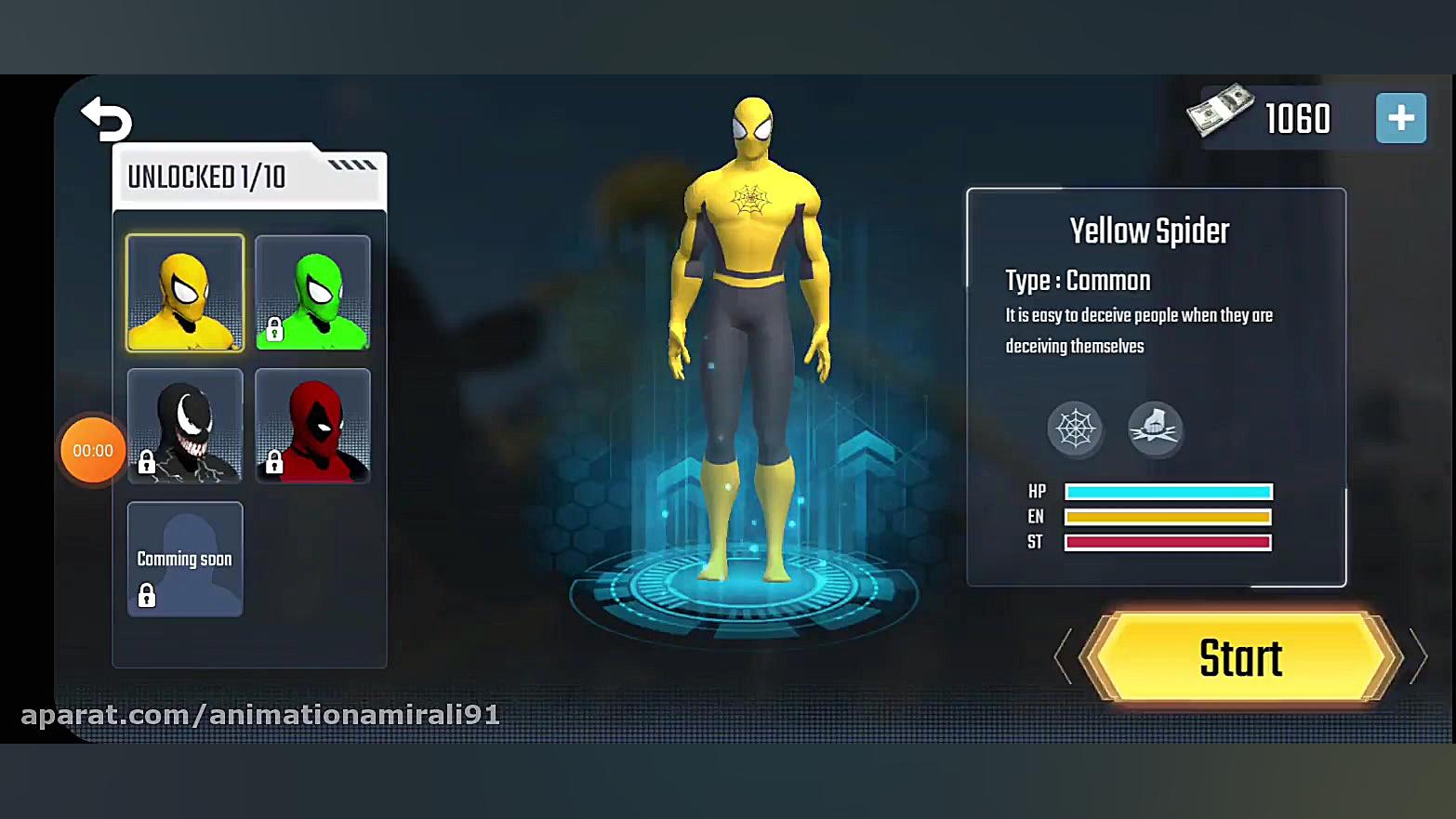Add more cash with the plus button
This screenshot has height=819, width=1456.
(1400, 118)
